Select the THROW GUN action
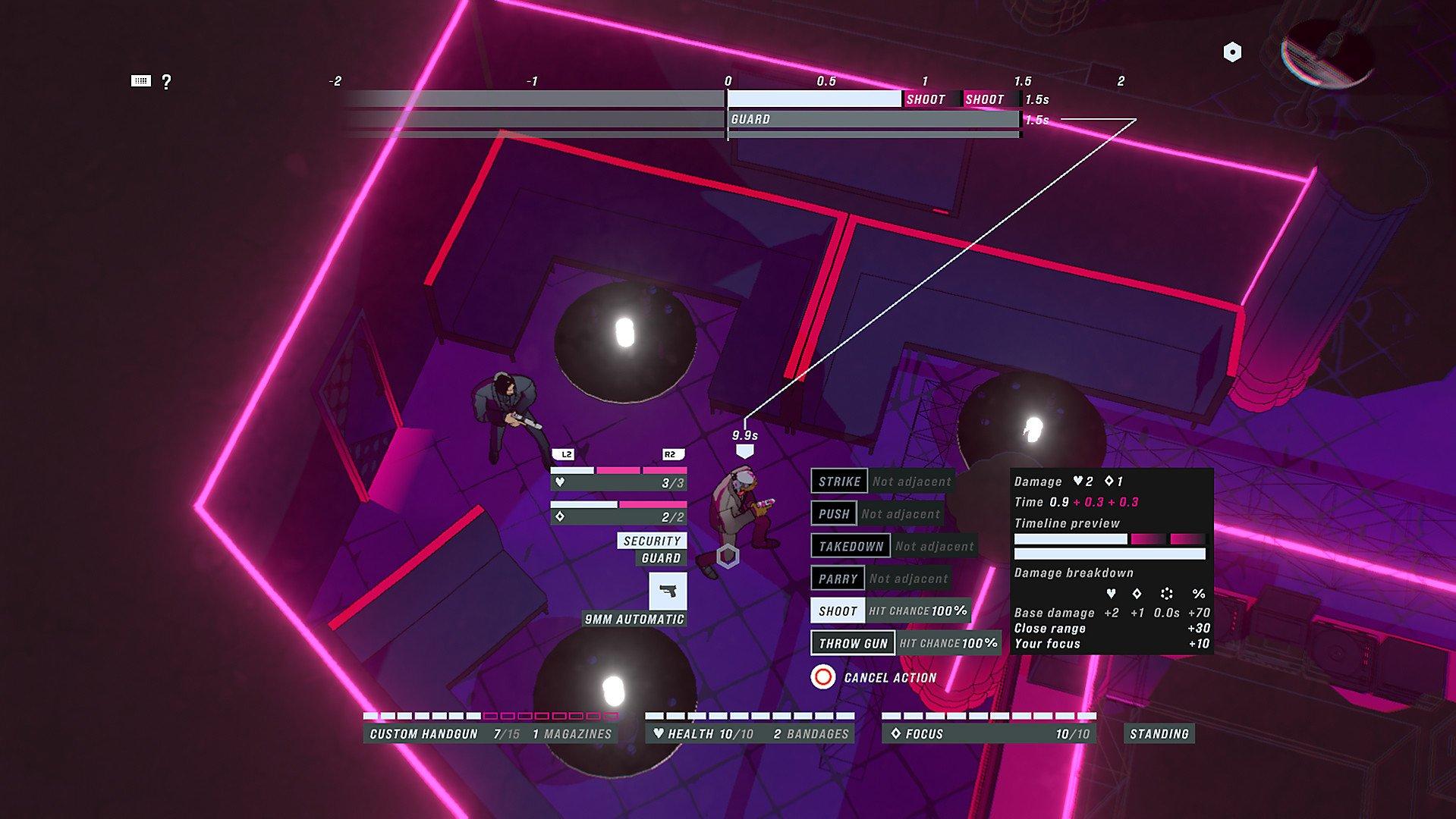This screenshot has height=819, width=1456. tap(852, 642)
